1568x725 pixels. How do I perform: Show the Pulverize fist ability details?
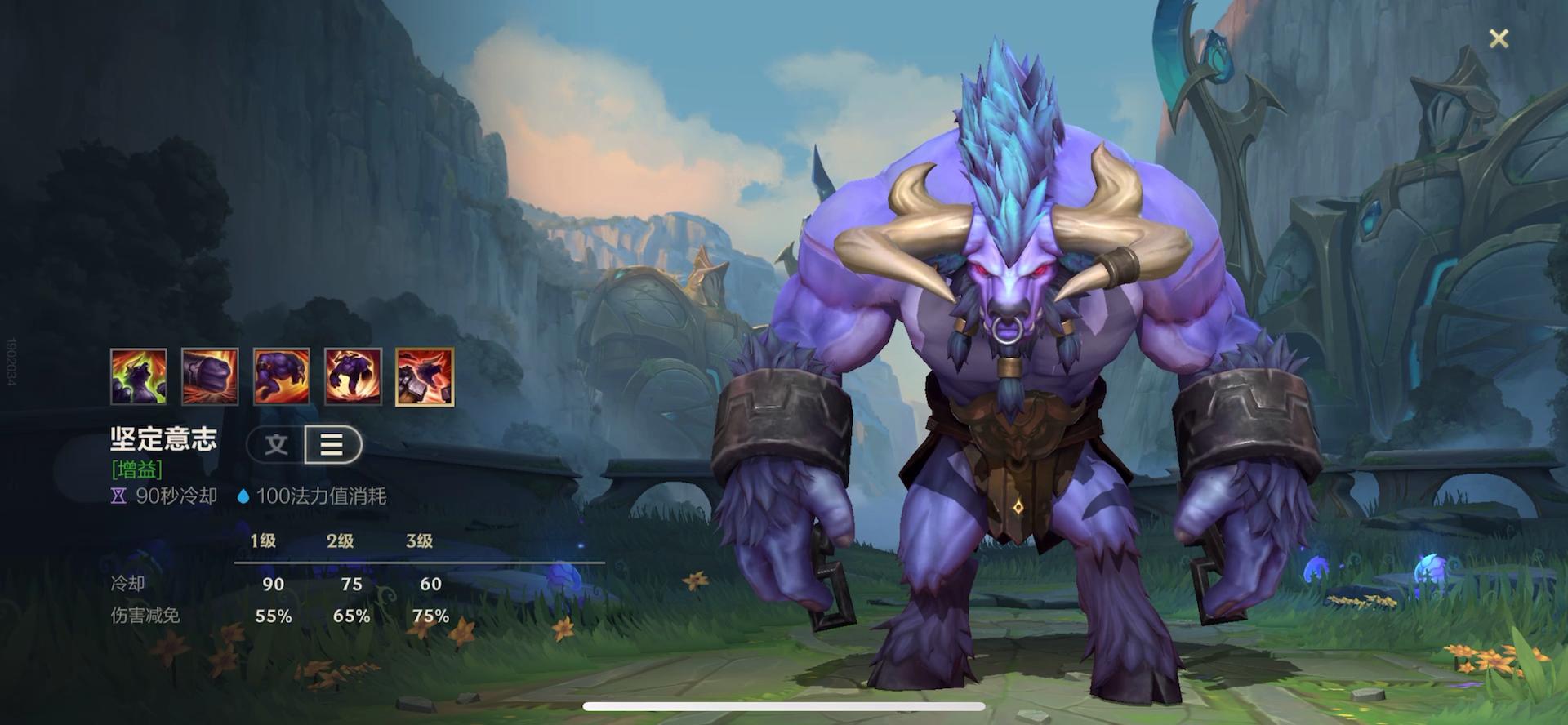[x=210, y=376]
